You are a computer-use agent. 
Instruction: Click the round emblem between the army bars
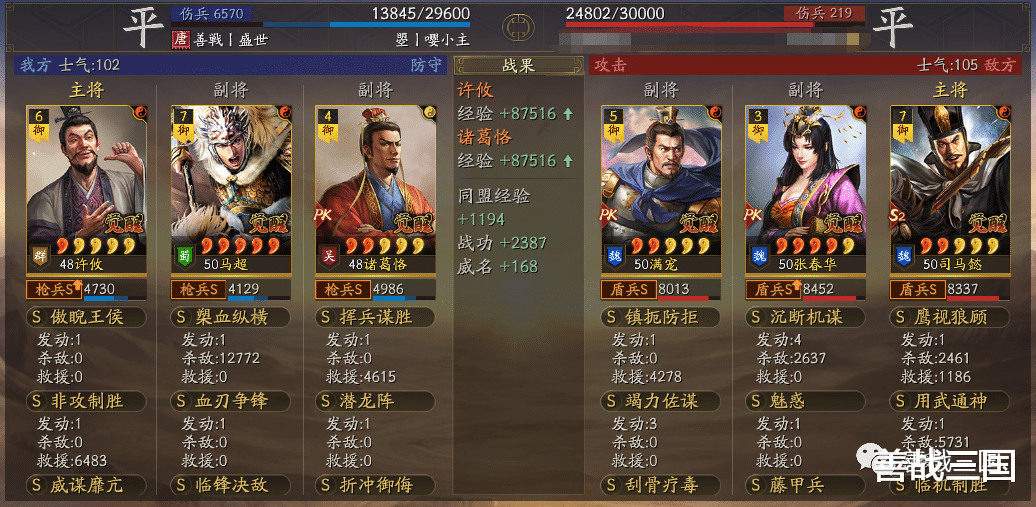point(518,23)
